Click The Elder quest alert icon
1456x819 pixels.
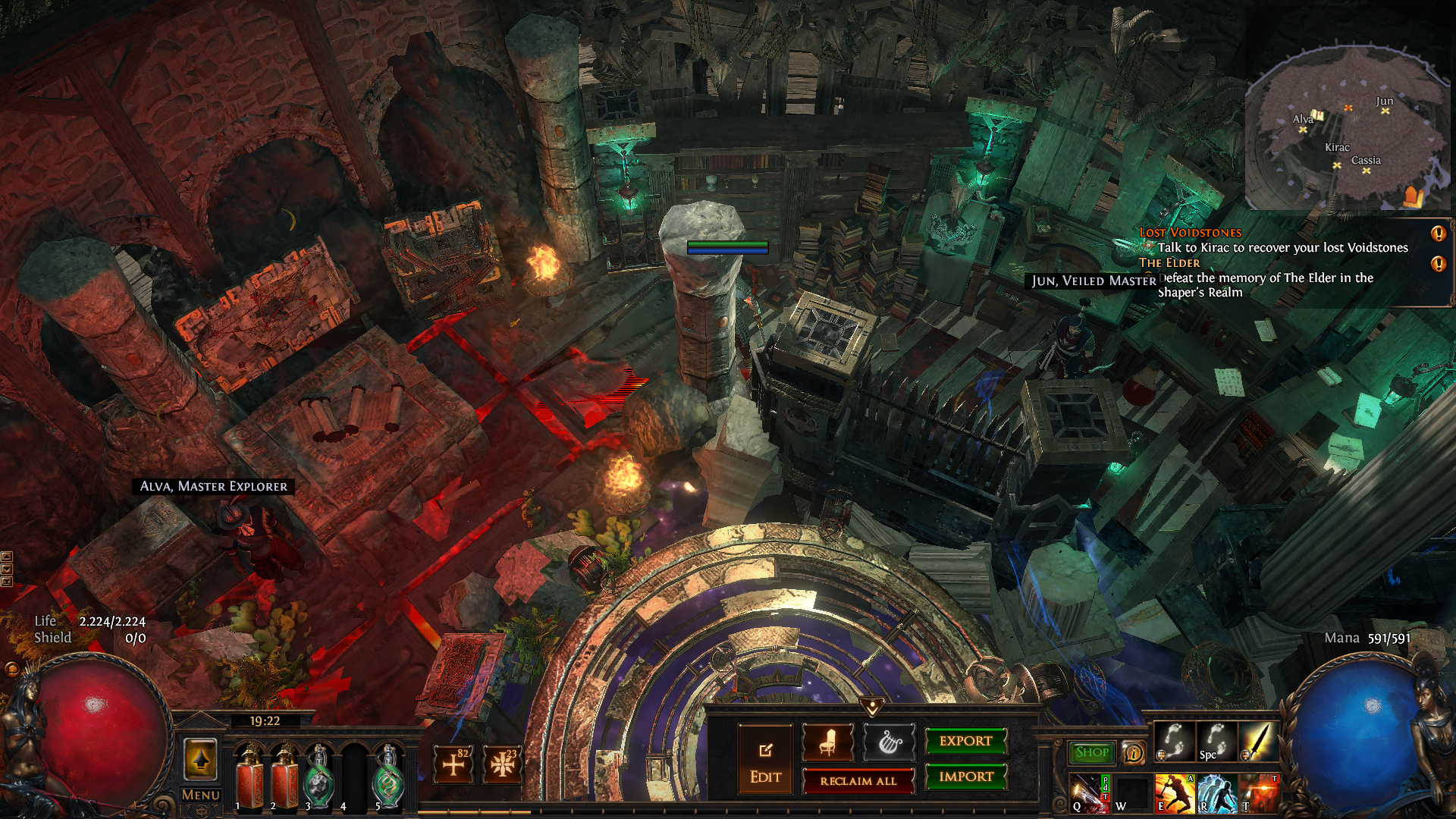1438,264
